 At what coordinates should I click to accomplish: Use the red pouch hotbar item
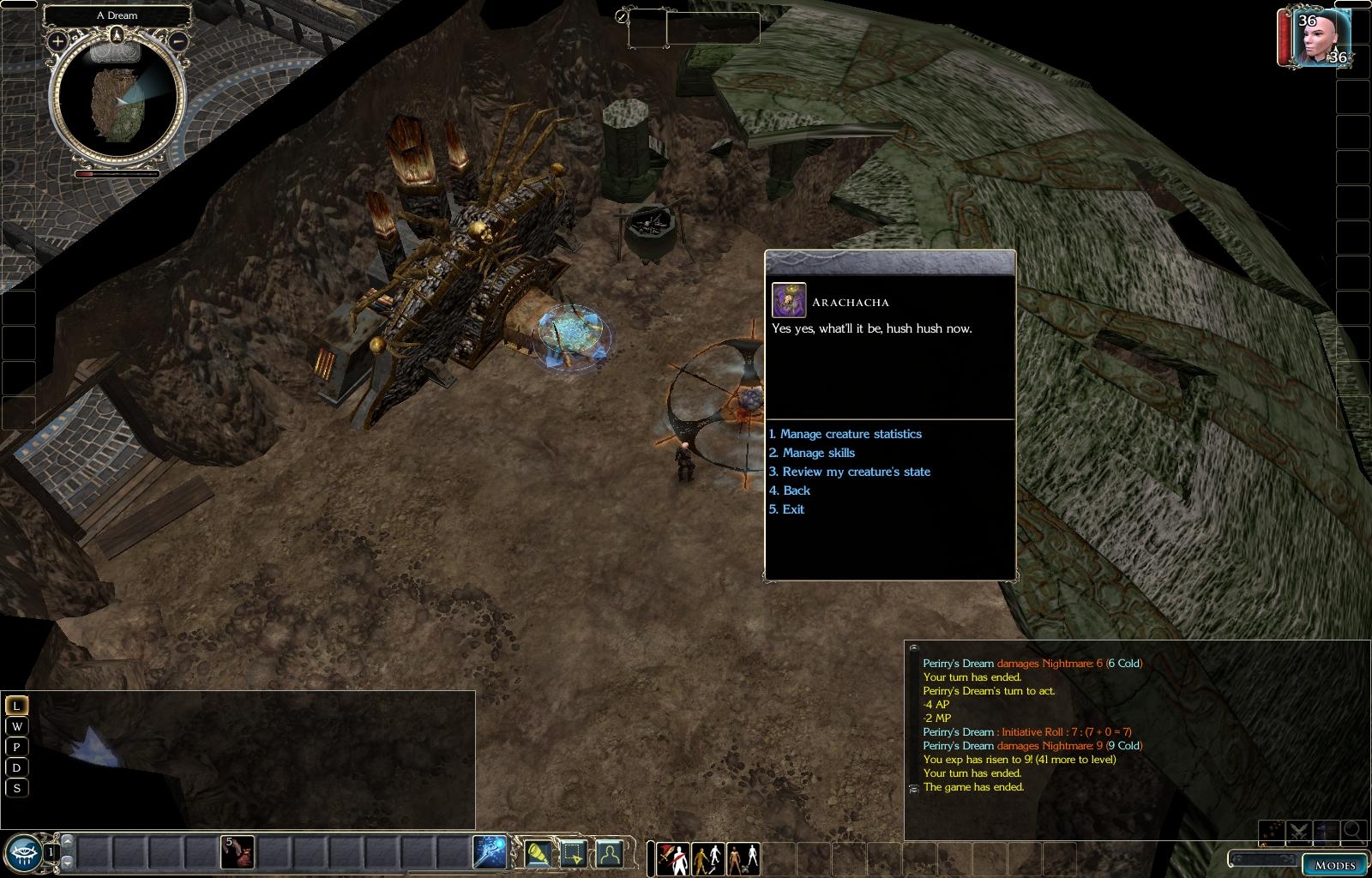pyautogui.click(x=238, y=852)
